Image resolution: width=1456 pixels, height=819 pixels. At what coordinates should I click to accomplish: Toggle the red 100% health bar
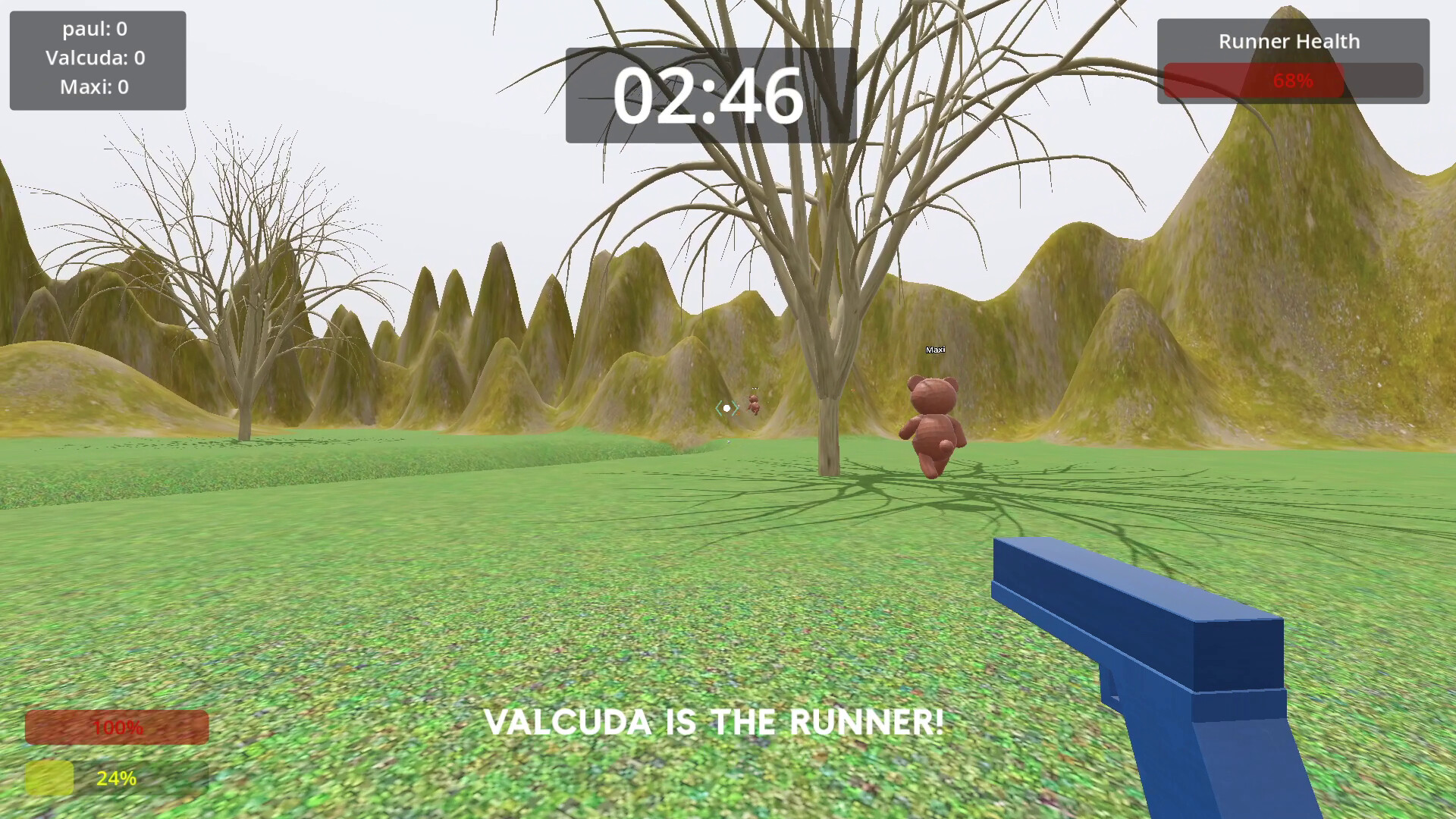point(116,727)
